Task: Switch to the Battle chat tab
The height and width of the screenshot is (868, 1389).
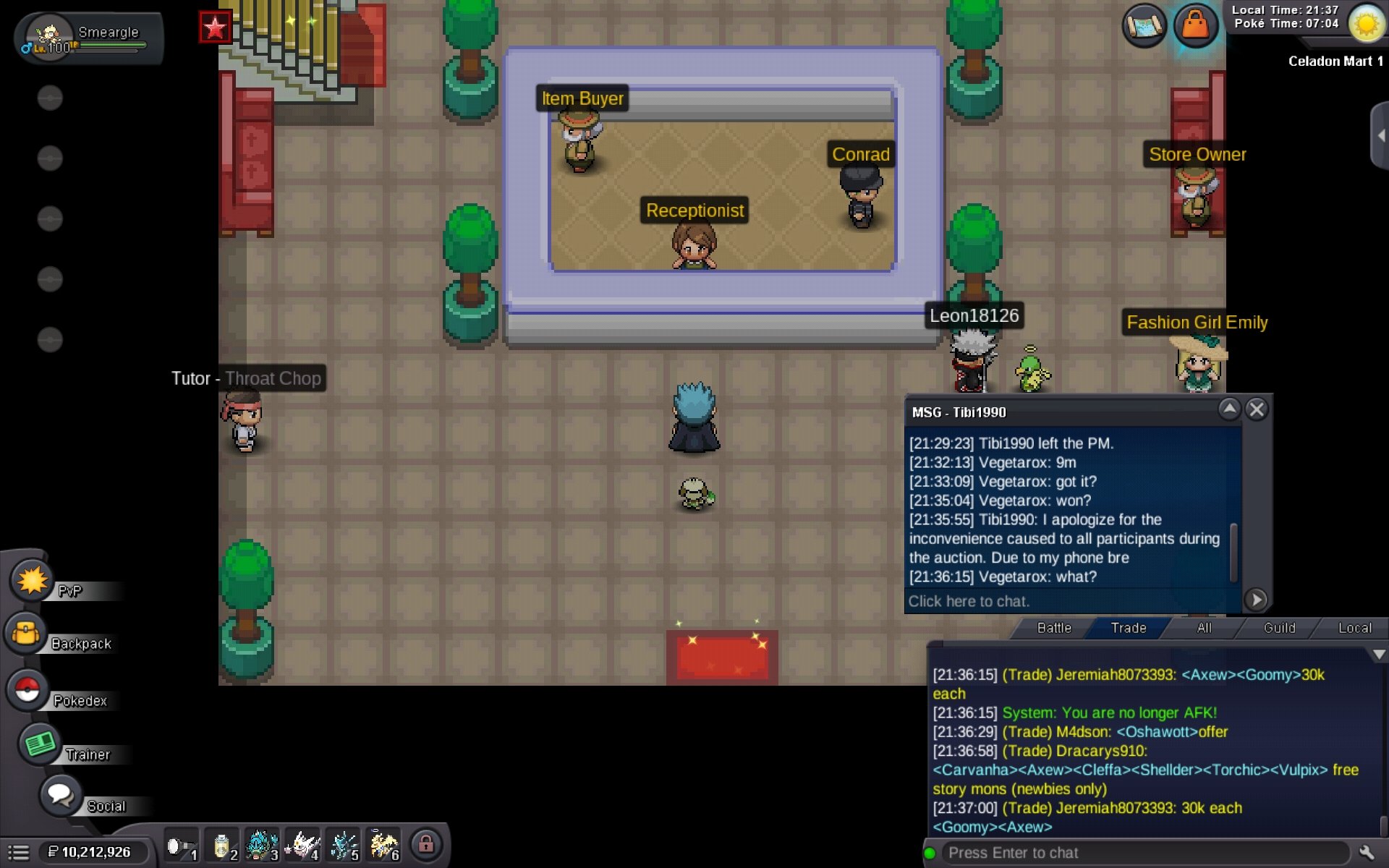Action: [1054, 628]
